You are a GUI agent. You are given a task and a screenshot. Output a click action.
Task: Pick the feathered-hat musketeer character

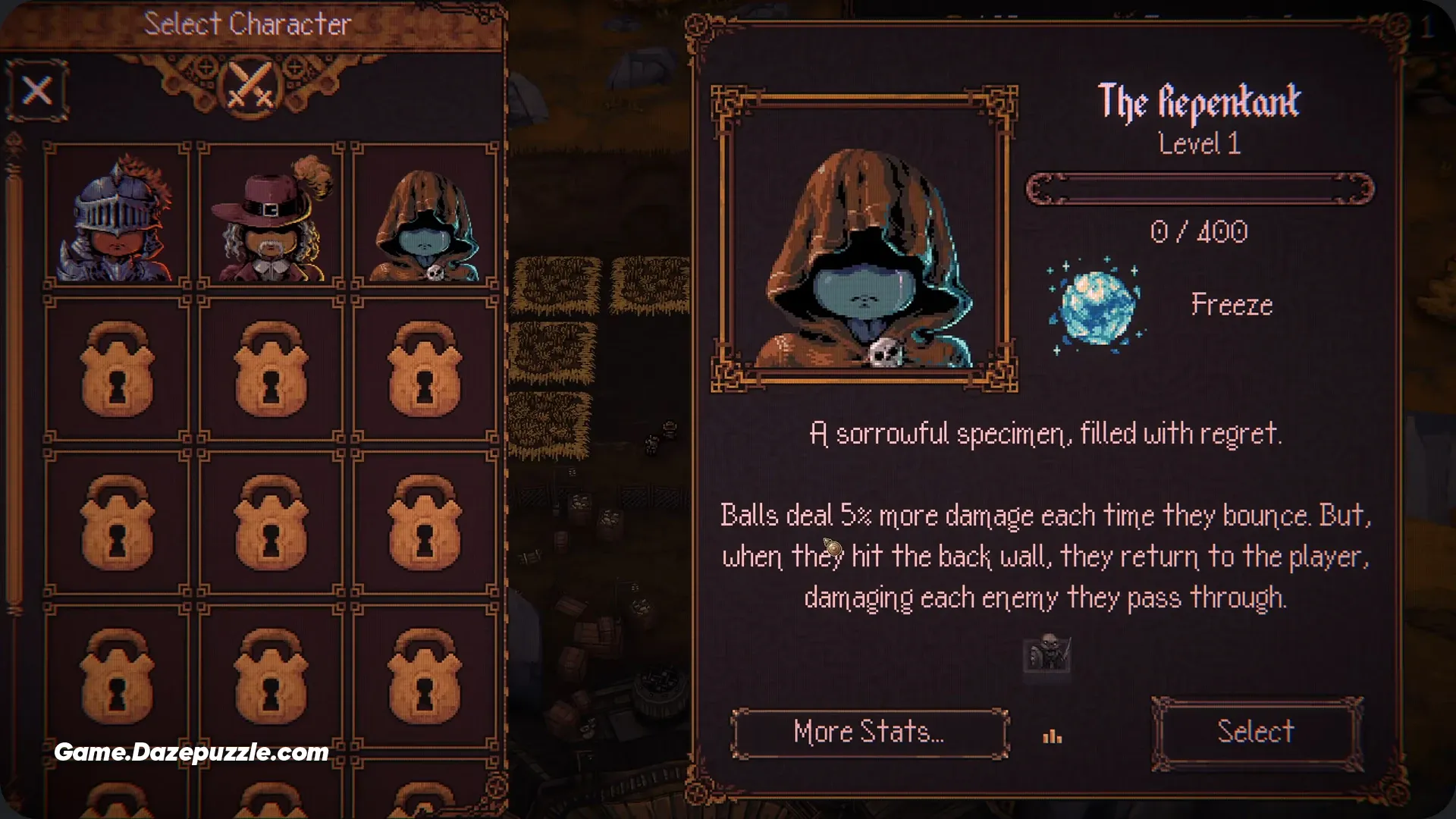[271, 216]
